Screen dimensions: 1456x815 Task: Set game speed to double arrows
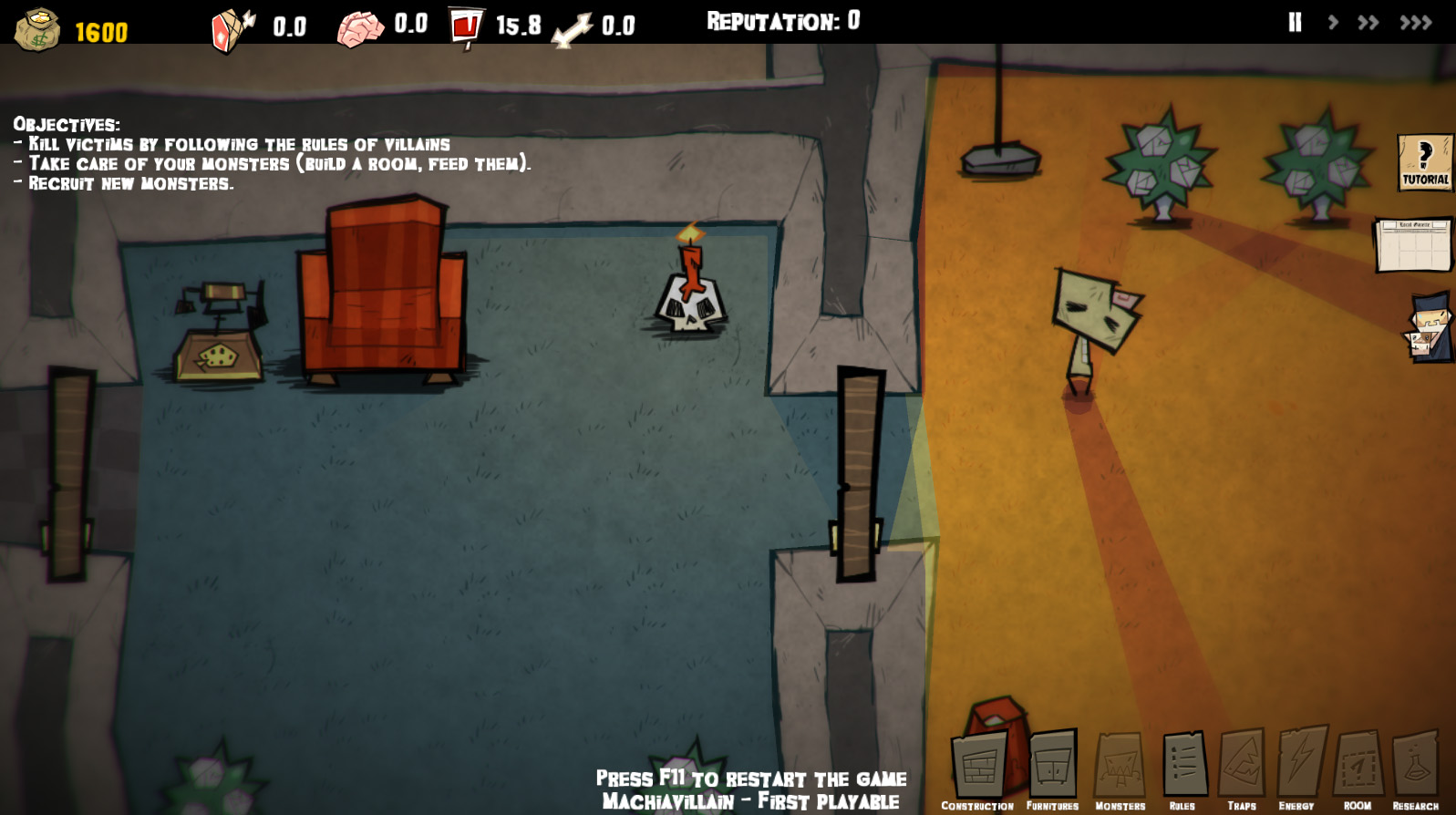click(1368, 23)
